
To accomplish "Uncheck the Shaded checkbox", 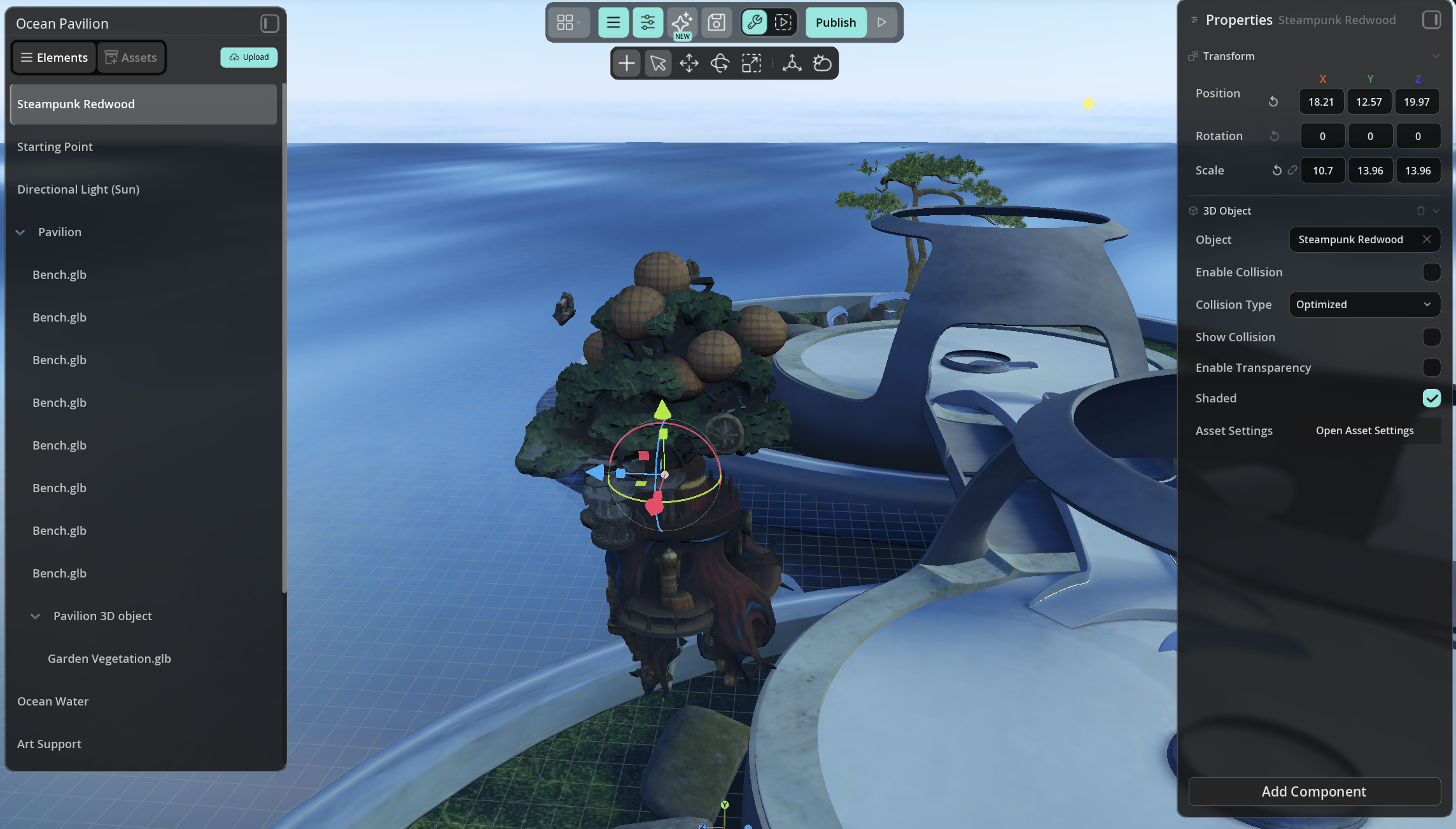I will 1431,399.
